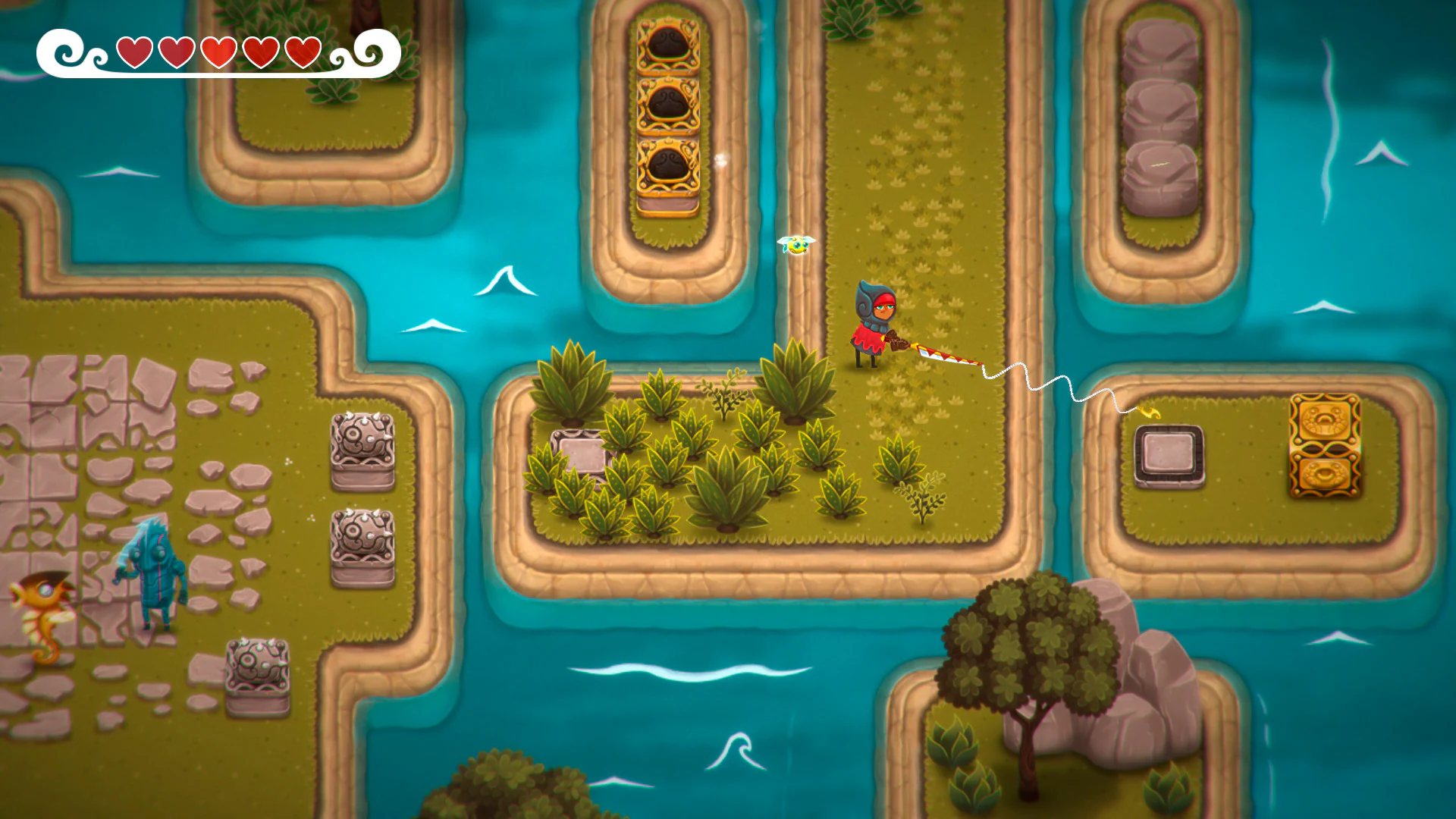The image size is (1456, 819).
Task: Click the stone pressure plate among the bushes
Action: pos(584,457)
